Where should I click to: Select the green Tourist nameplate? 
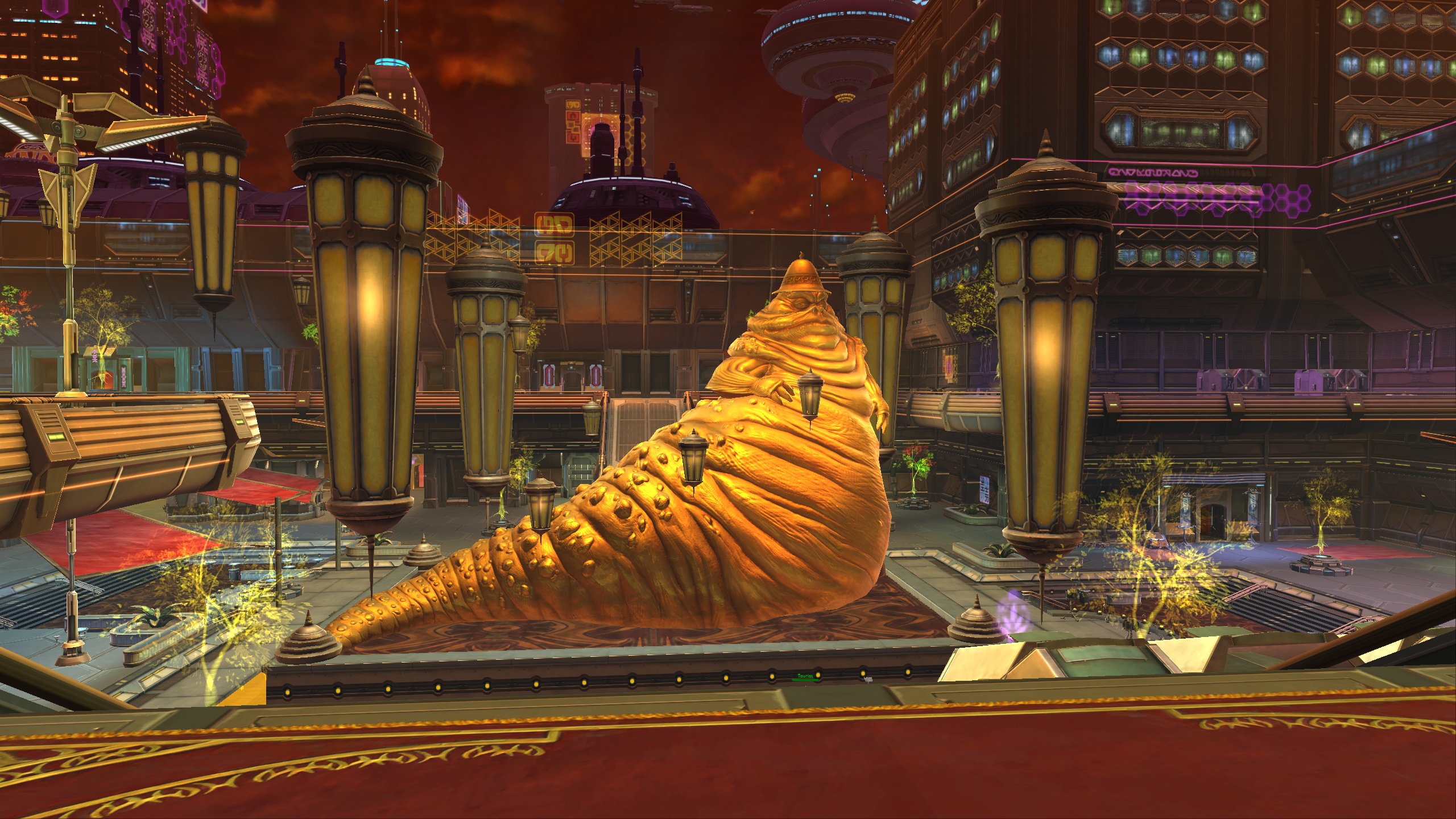point(805,676)
